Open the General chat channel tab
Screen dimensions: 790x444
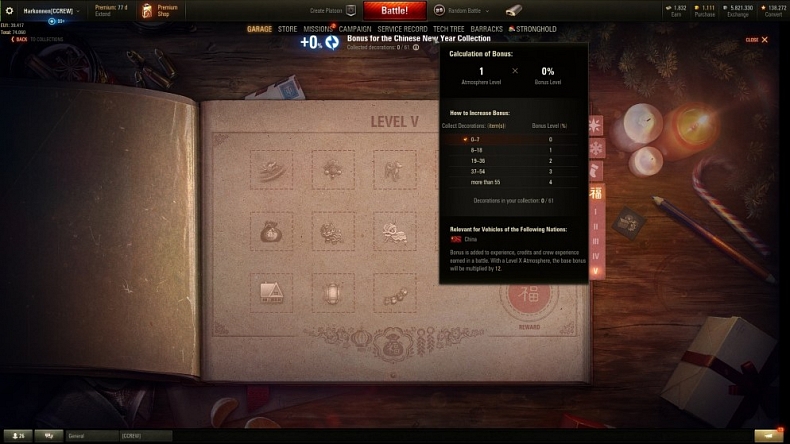90,436
